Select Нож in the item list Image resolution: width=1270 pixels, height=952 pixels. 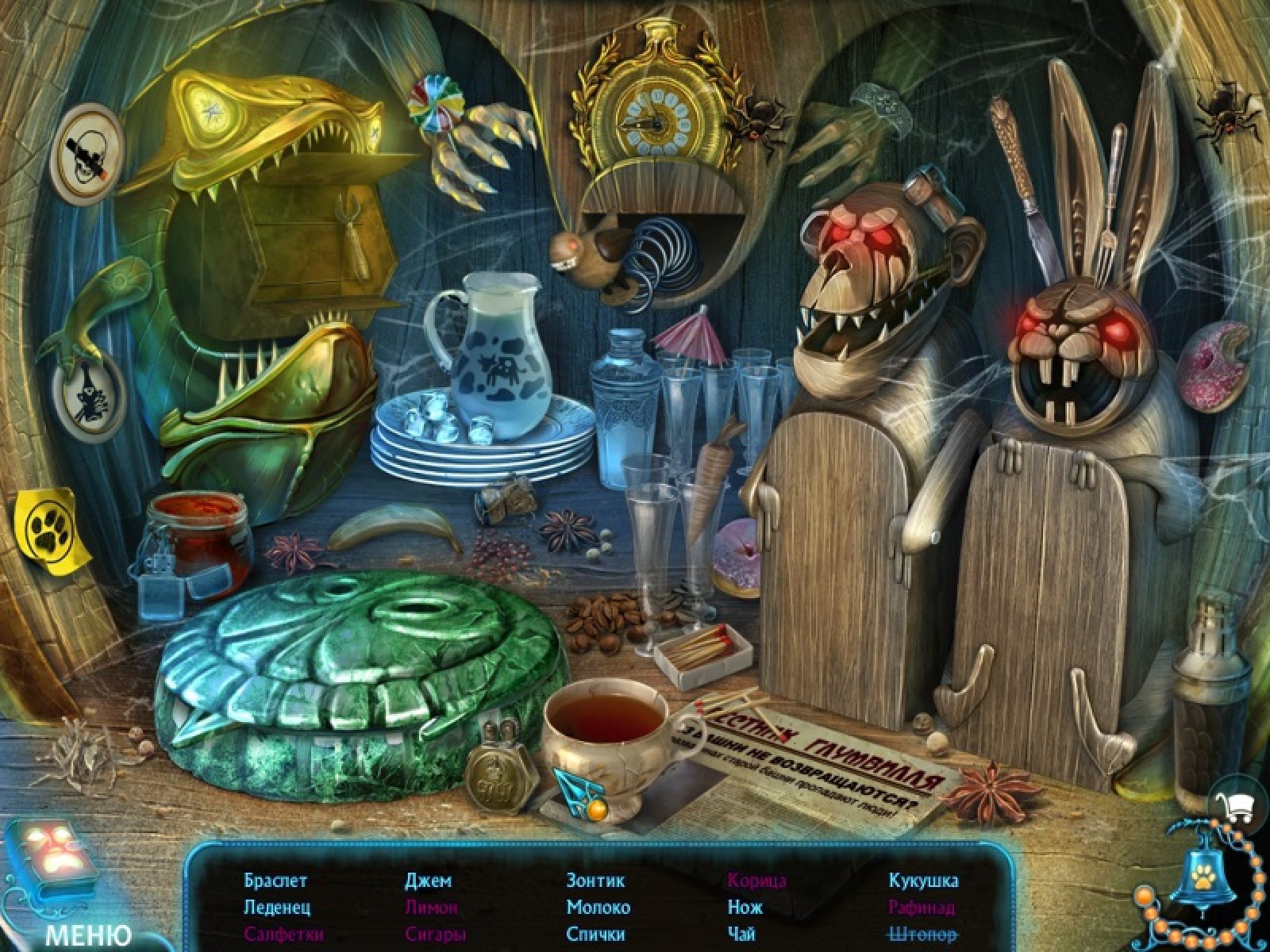pos(745,907)
